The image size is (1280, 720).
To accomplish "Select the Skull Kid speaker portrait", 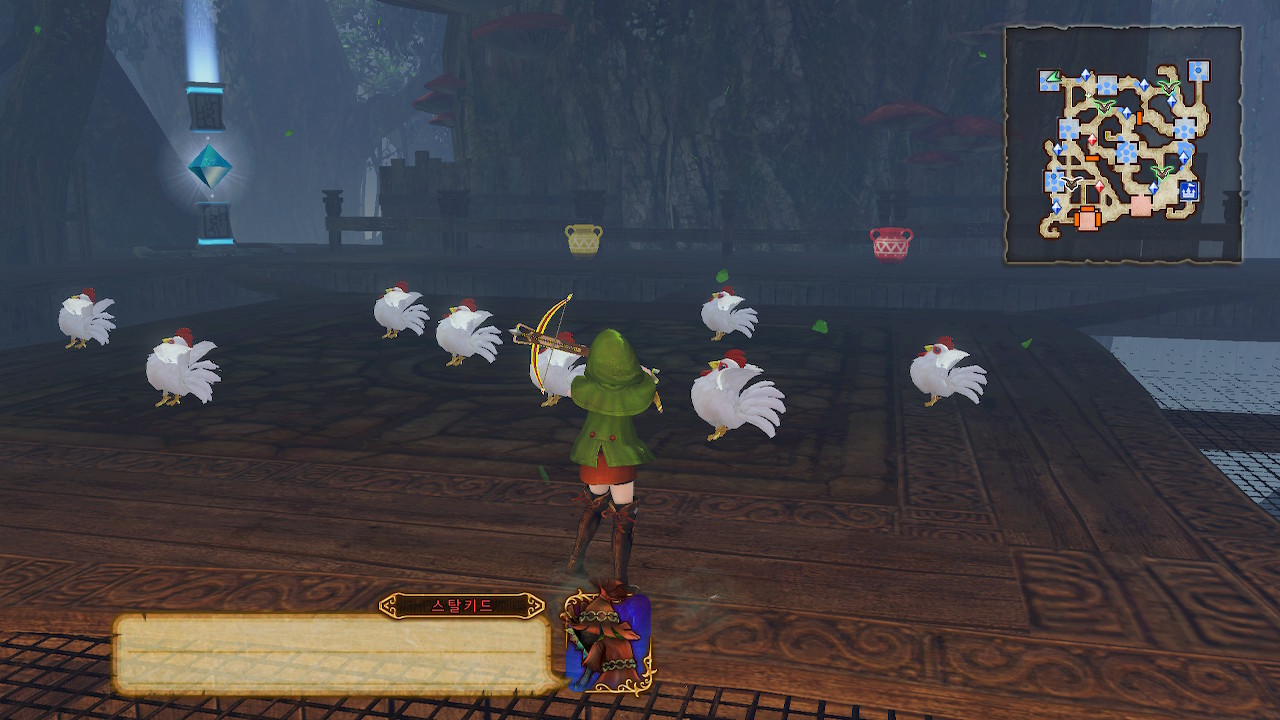I will [609, 642].
